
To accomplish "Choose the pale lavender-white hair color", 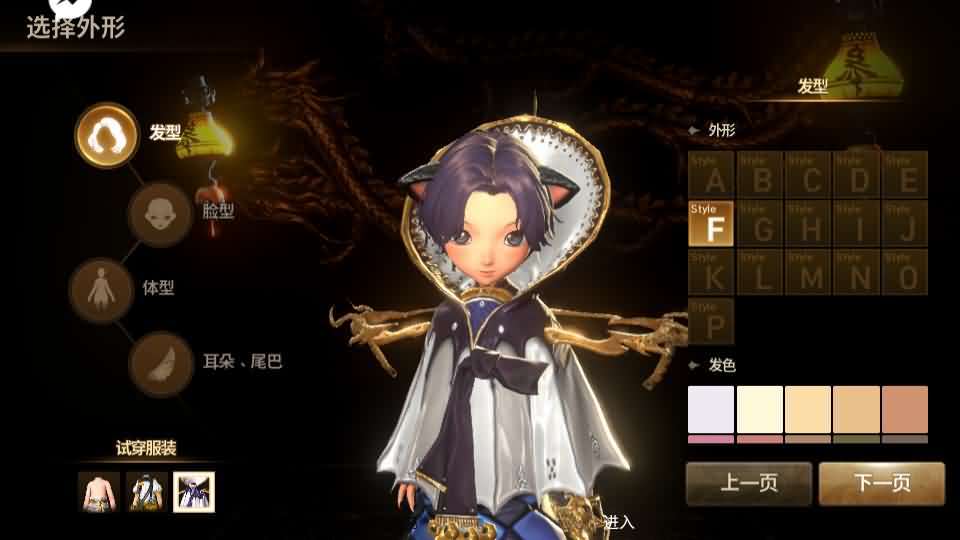I will tap(711, 409).
